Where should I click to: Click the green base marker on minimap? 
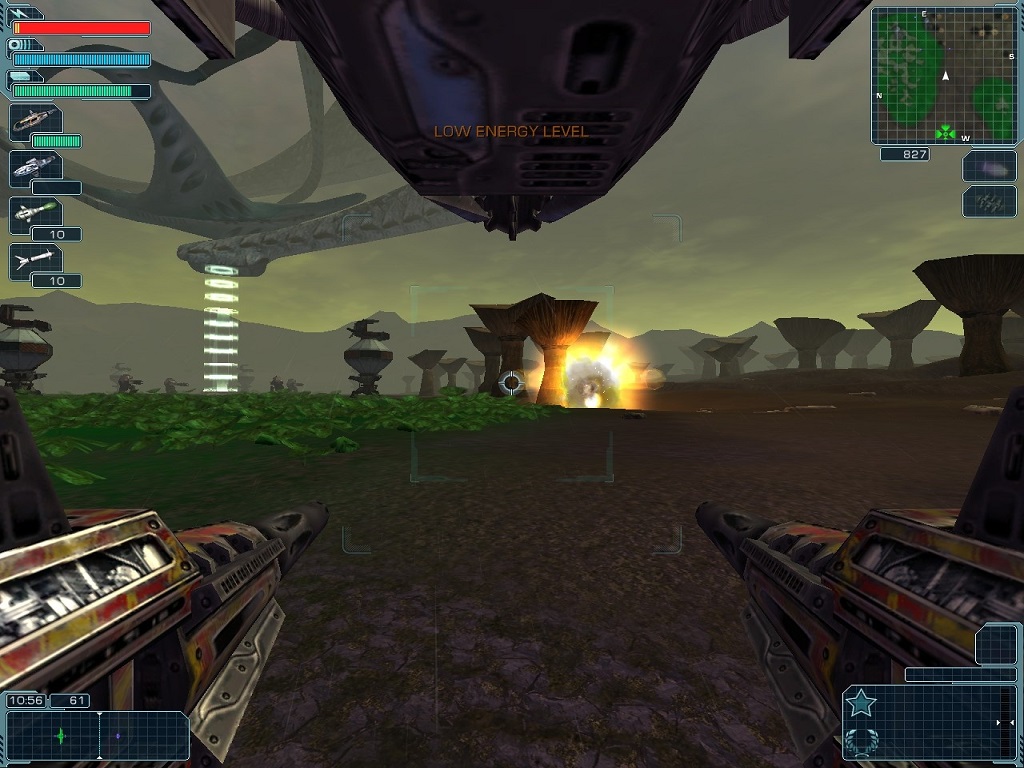click(x=945, y=131)
